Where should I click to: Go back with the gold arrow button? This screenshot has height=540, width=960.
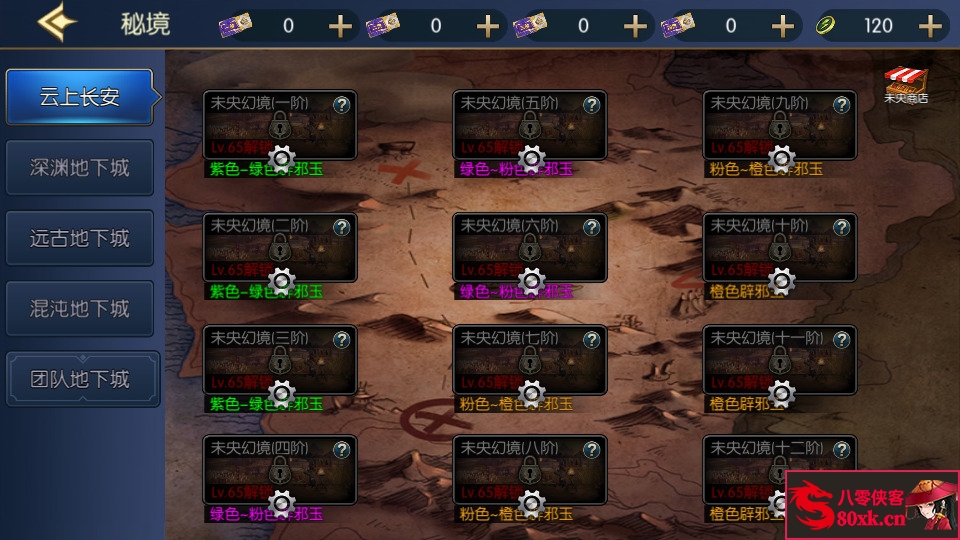click(57, 22)
